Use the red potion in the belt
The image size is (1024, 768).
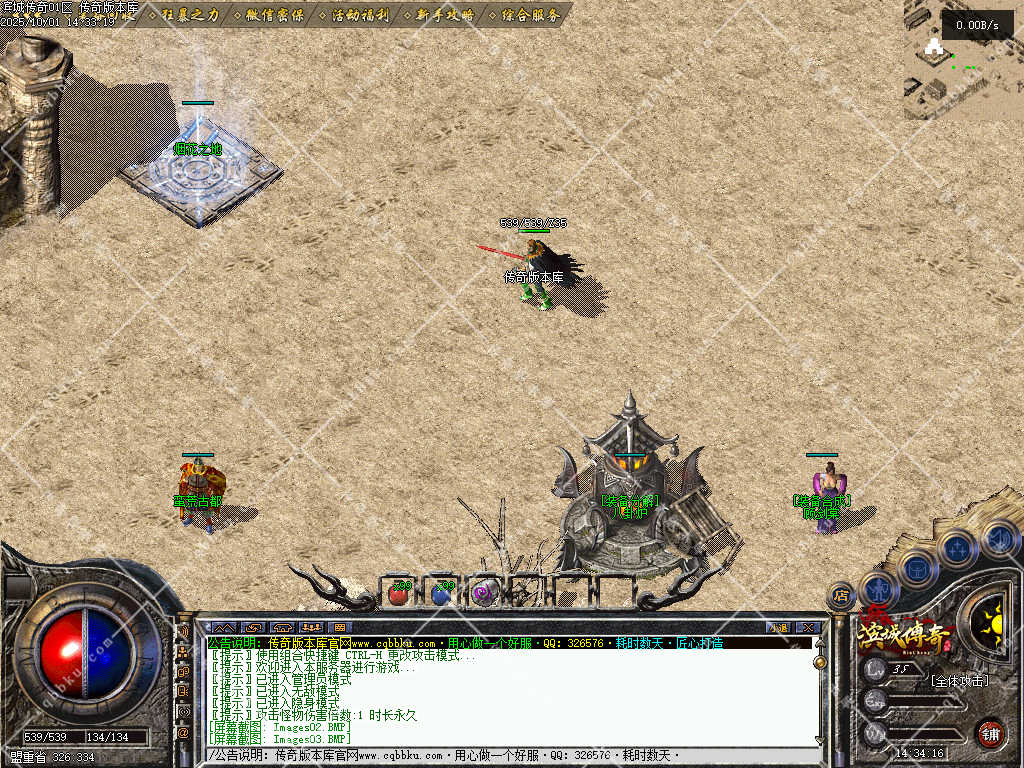(399, 593)
